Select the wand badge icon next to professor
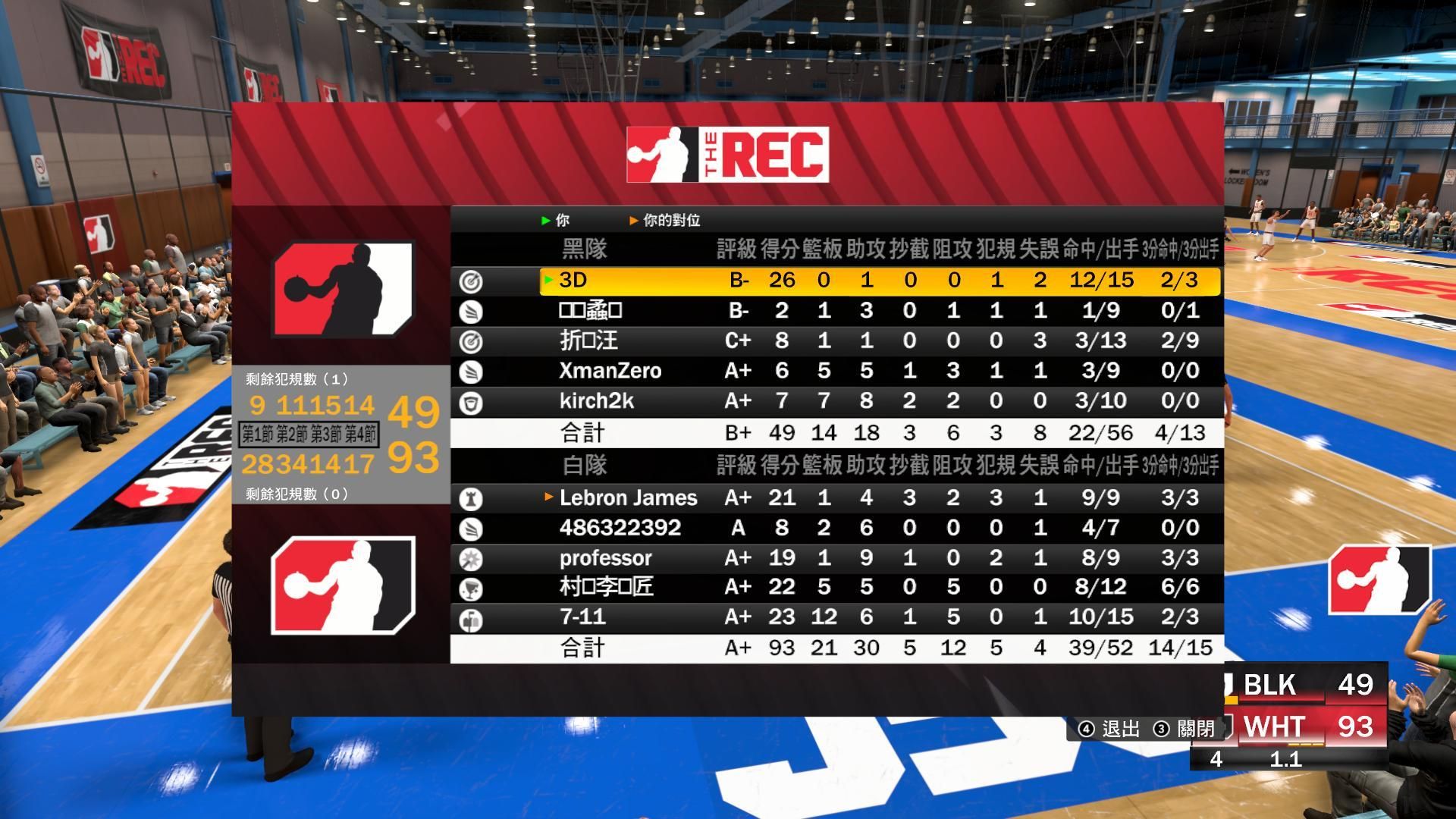 [x=472, y=558]
